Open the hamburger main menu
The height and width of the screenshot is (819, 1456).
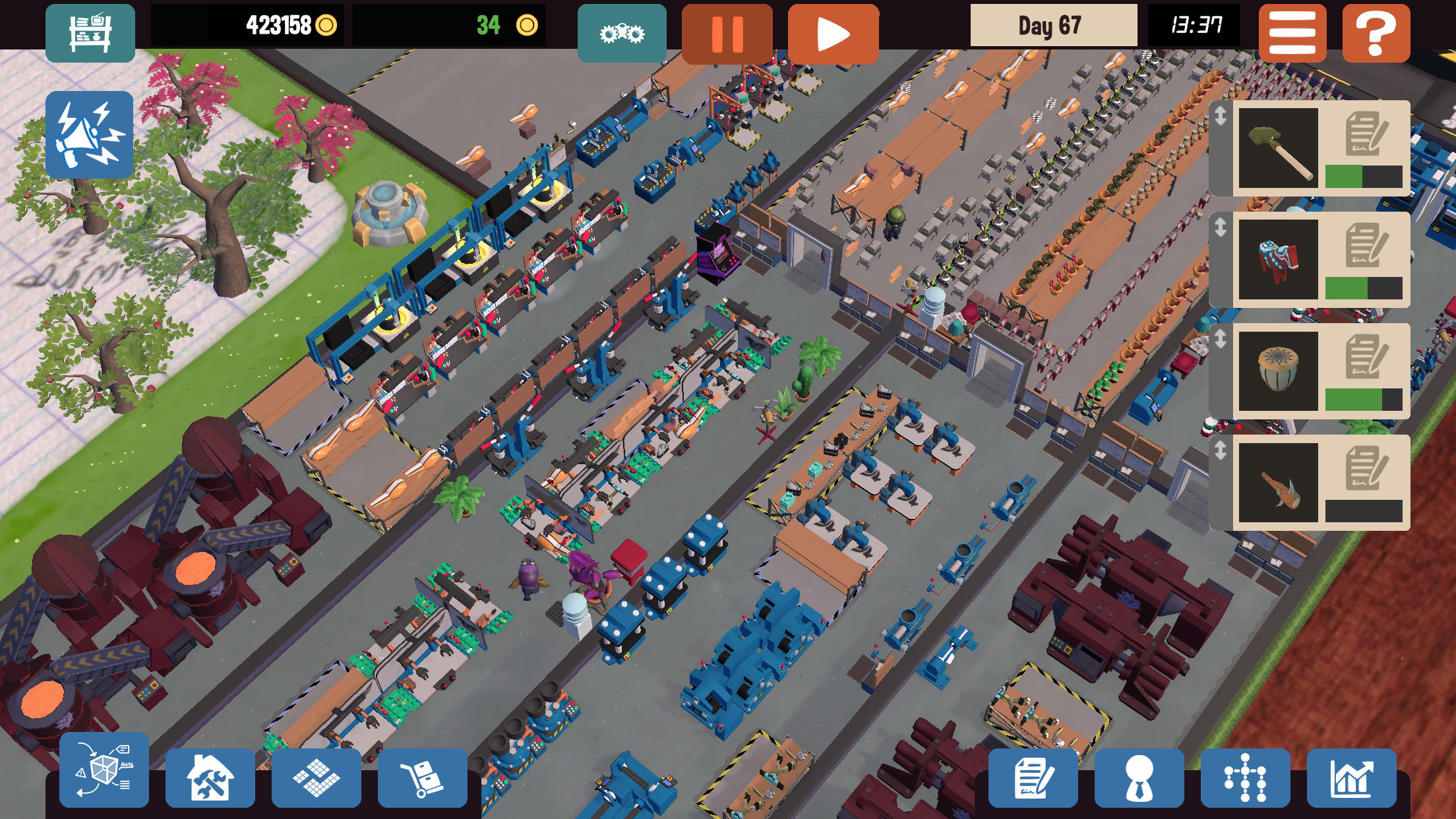click(x=1294, y=32)
